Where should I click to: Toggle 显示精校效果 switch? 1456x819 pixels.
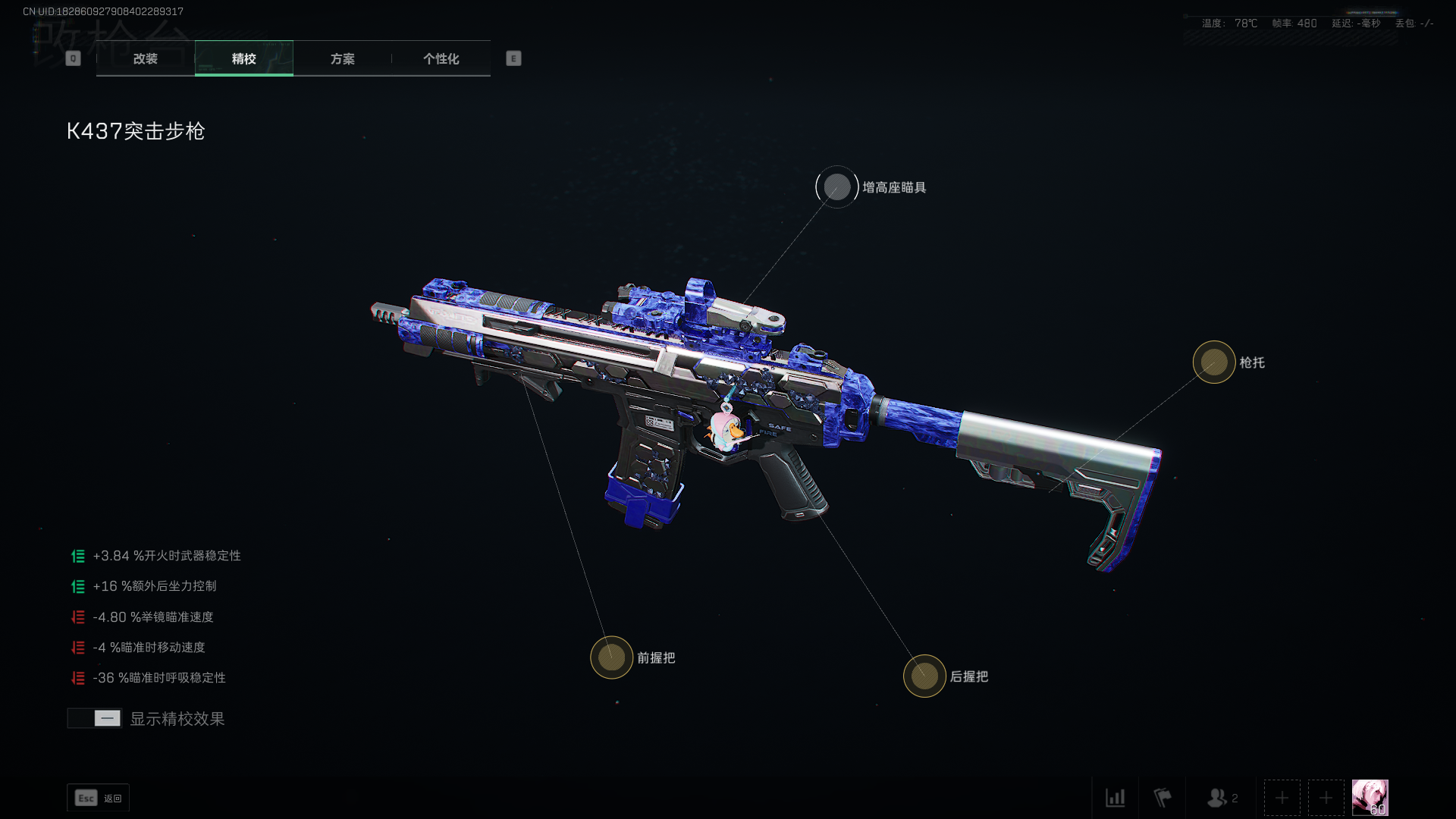click(x=95, y=718)
